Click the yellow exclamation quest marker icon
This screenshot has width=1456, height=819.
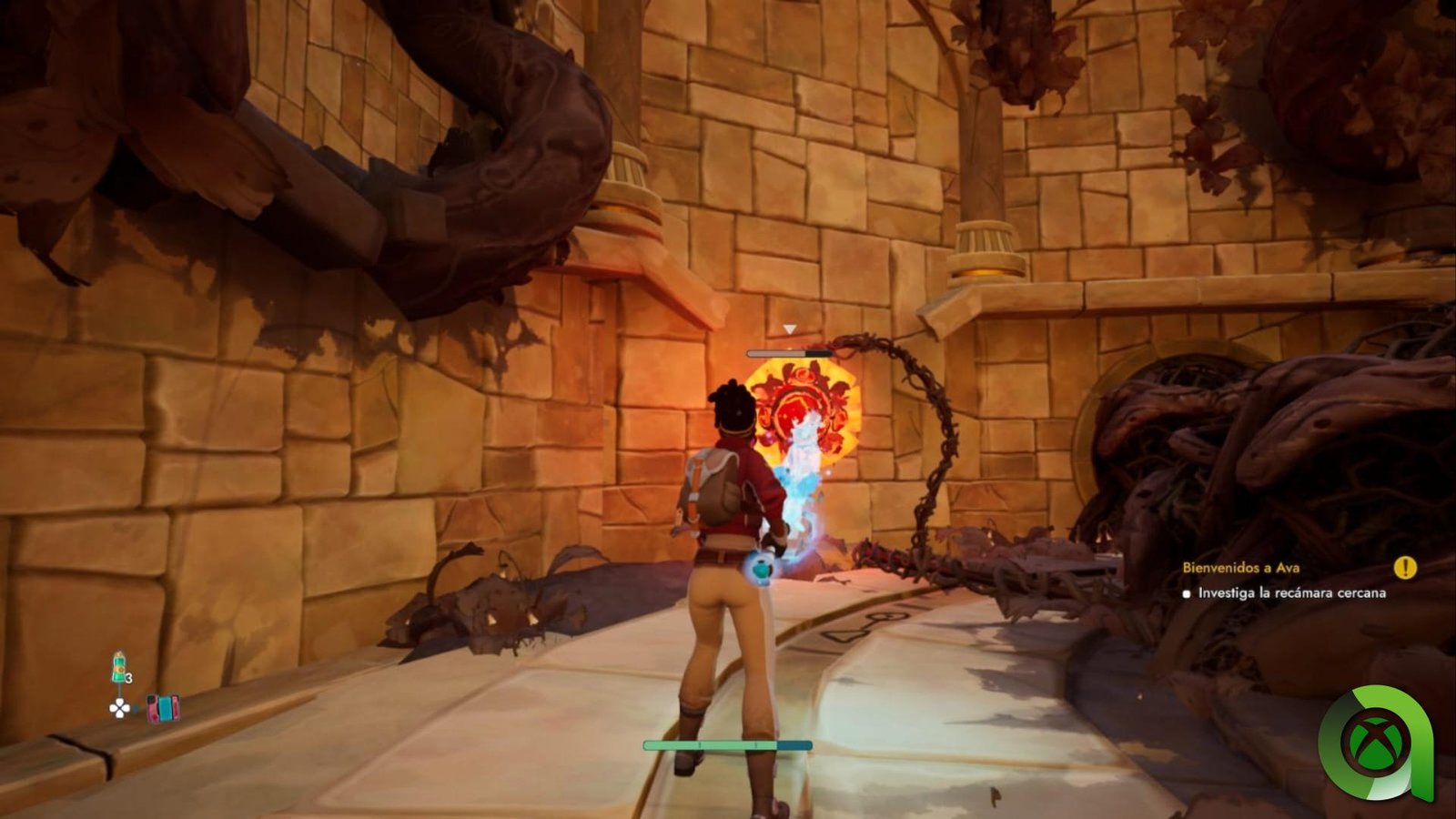[x=1405, y=568]
